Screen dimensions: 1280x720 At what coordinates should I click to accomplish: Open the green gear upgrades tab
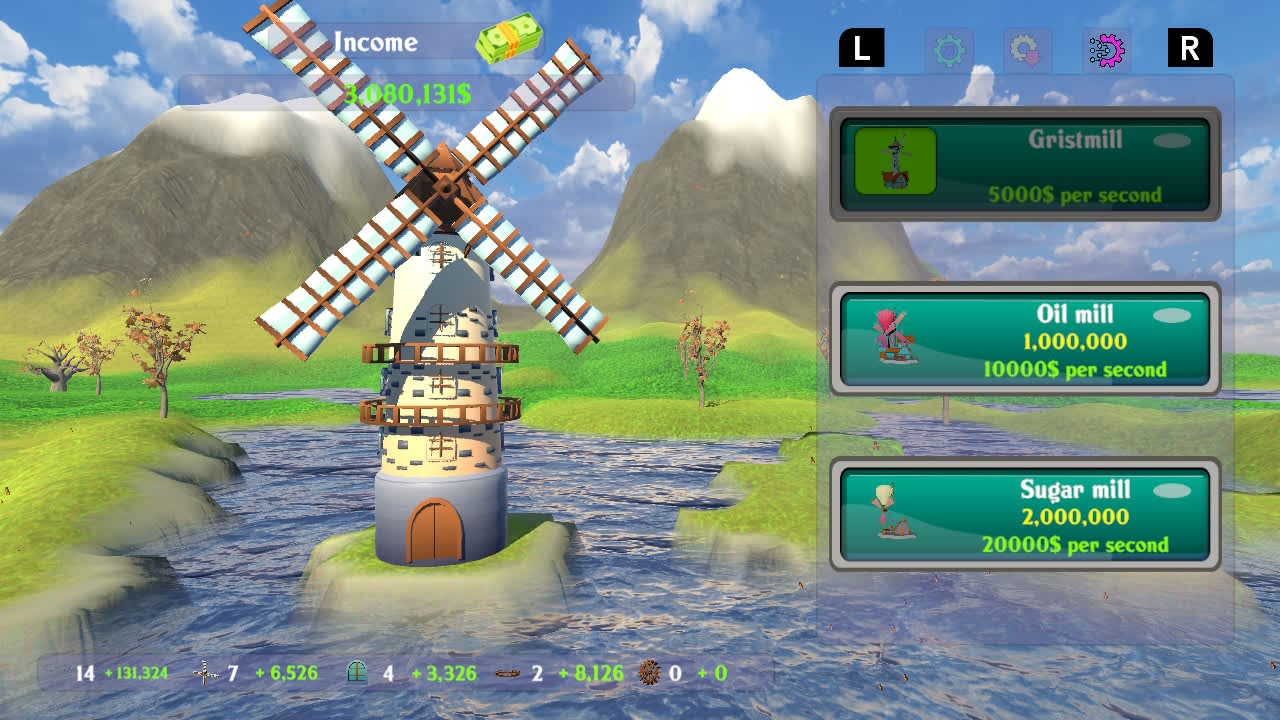[x=949, y=48]
